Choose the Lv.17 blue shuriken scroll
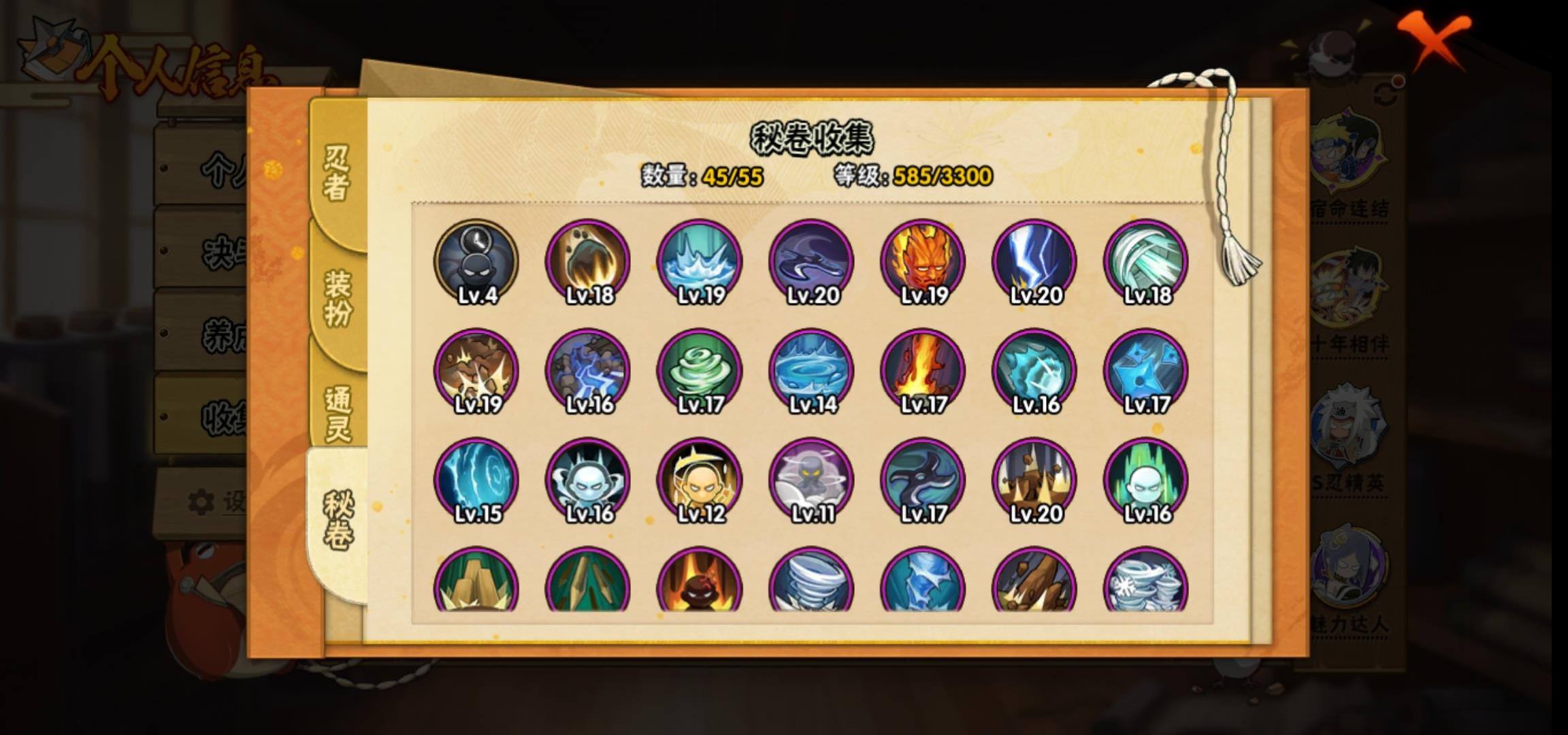The width and height of the screenshot is (1568, 735). pyautogui.click(x=1146, y=371)
